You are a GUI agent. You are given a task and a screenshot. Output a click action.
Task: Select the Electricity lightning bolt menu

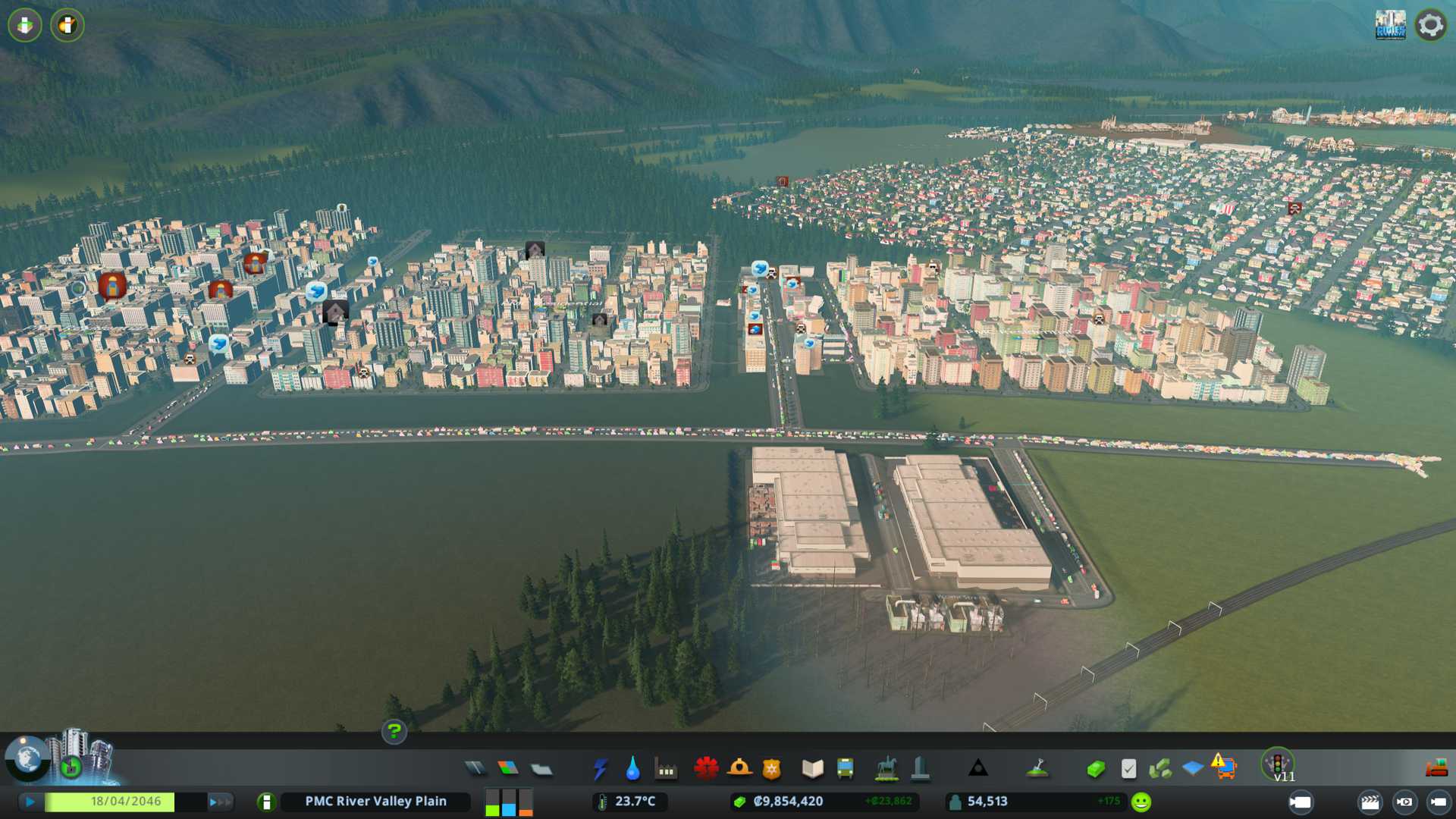[600, 769]
